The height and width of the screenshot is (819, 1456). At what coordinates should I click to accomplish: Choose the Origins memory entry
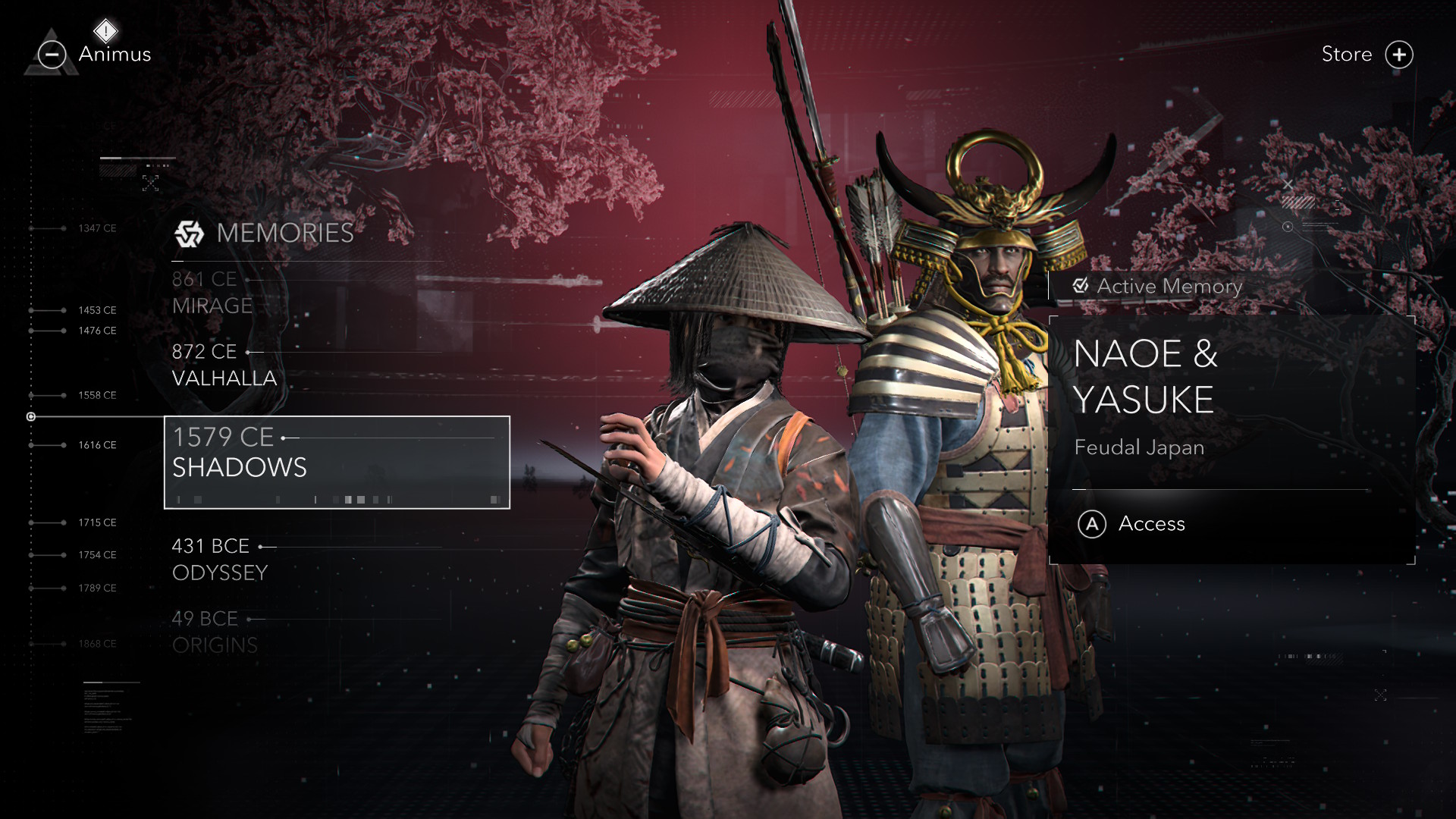tap(215, 632)
